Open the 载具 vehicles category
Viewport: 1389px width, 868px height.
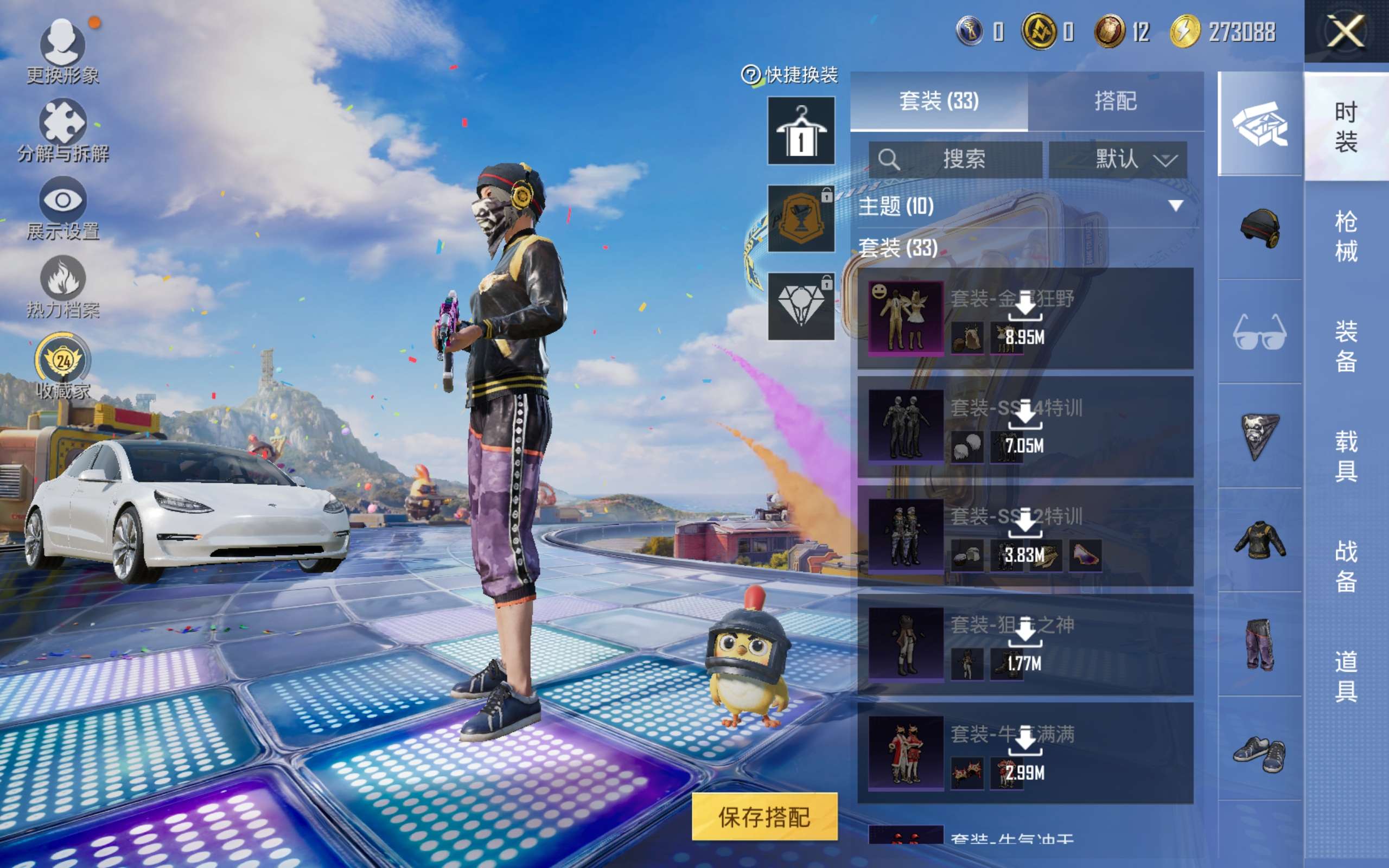pos(1346,456)
